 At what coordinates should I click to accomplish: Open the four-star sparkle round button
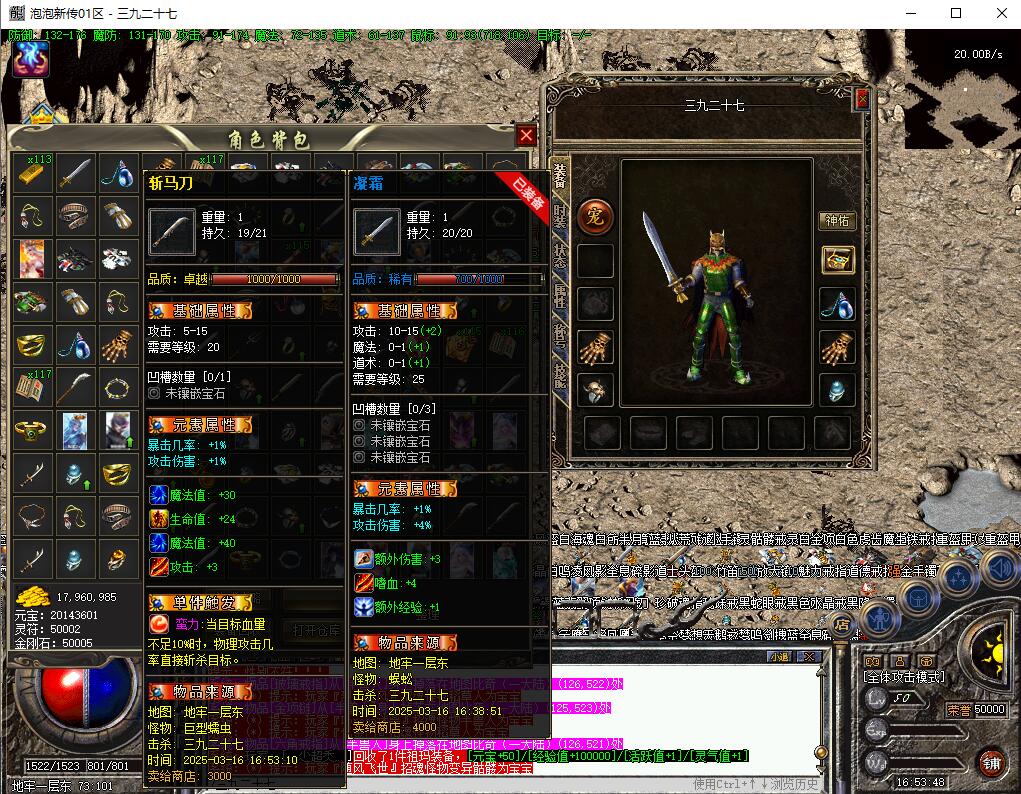(958, 579)
